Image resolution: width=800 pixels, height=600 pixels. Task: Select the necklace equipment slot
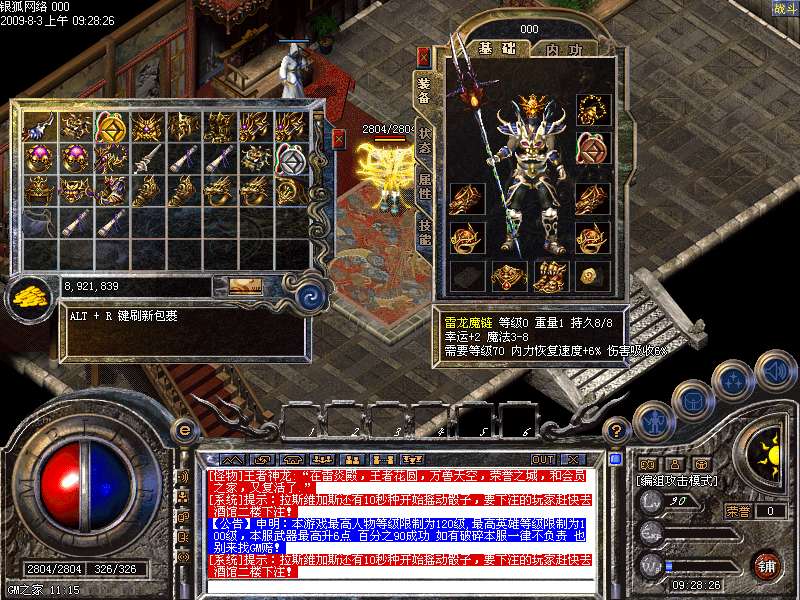(593, 109)
